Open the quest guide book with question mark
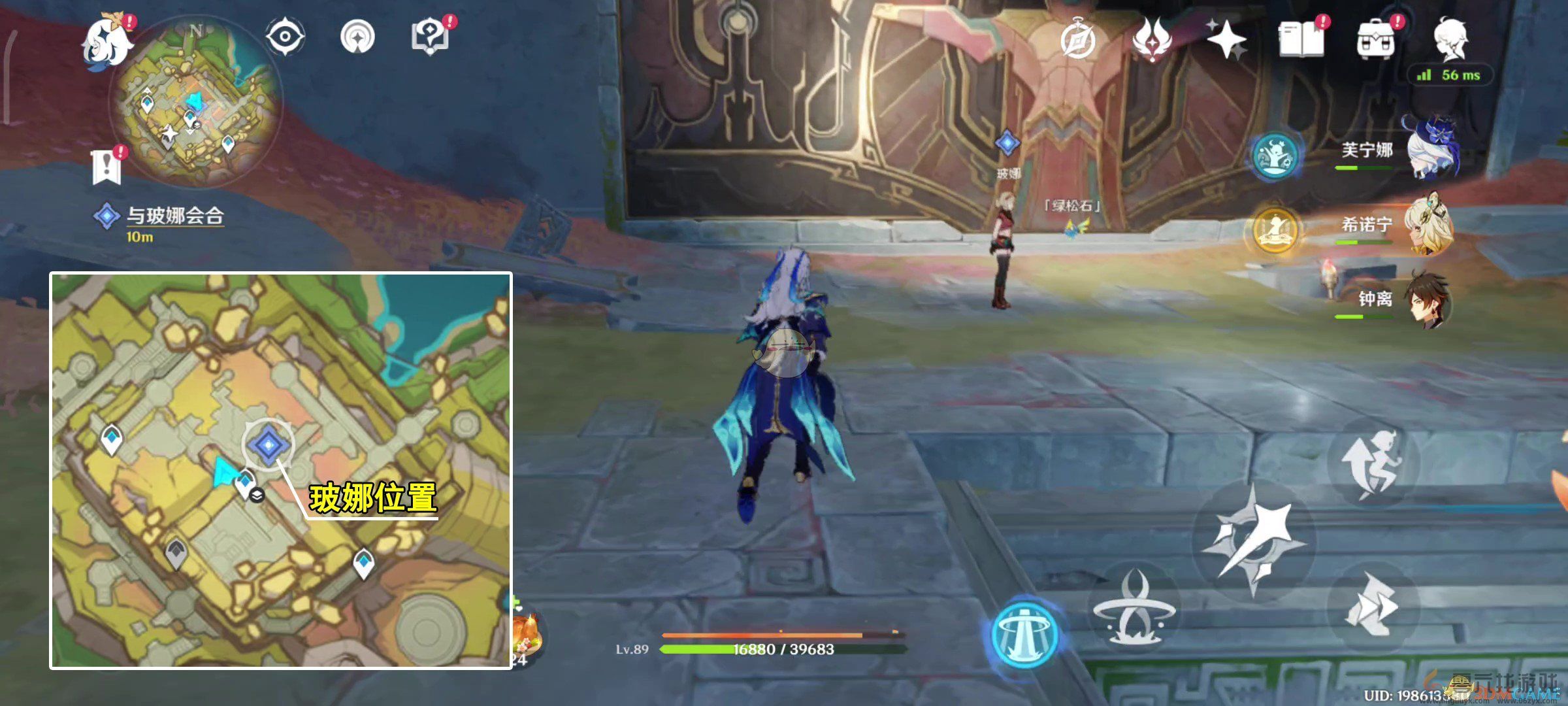The width and height of the screenshot is (1568, 706). 430,37
